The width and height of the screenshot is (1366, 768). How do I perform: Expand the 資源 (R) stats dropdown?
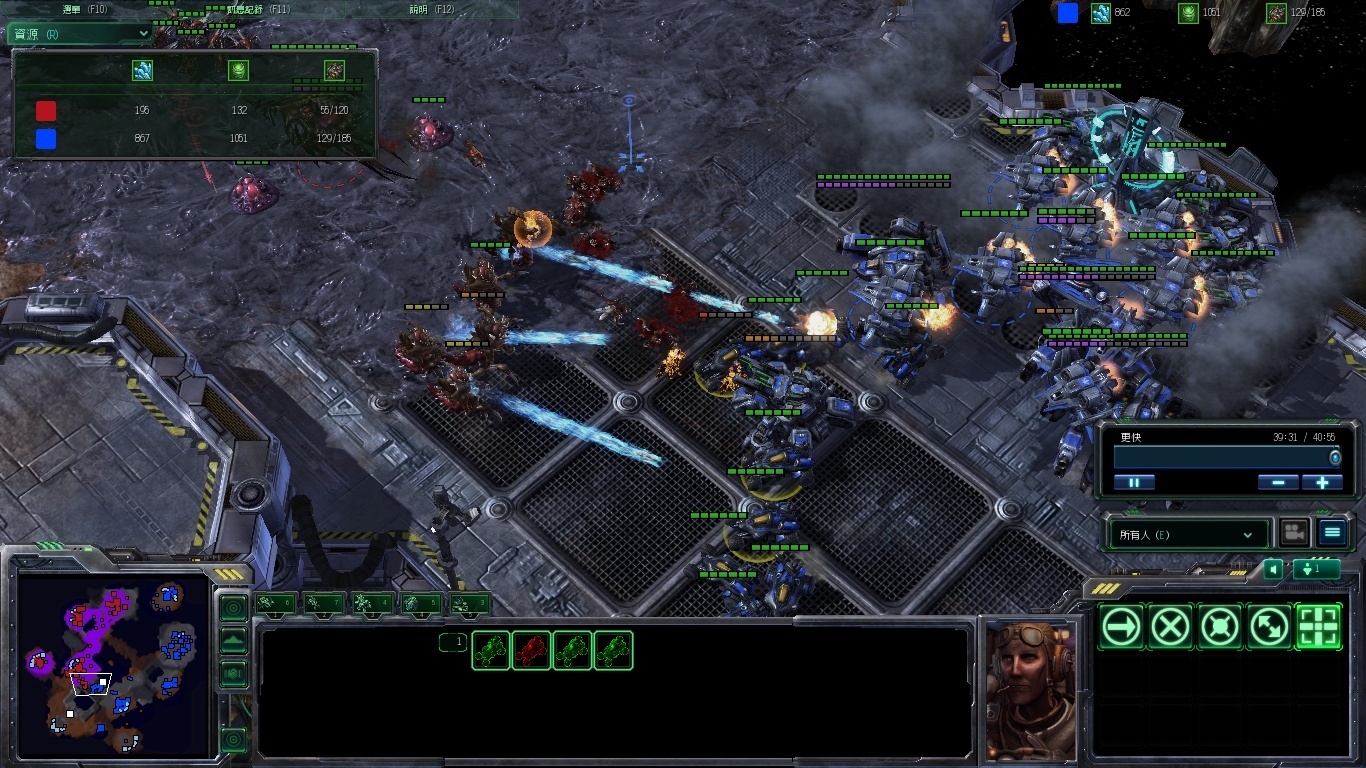click(x=80, y=33)
